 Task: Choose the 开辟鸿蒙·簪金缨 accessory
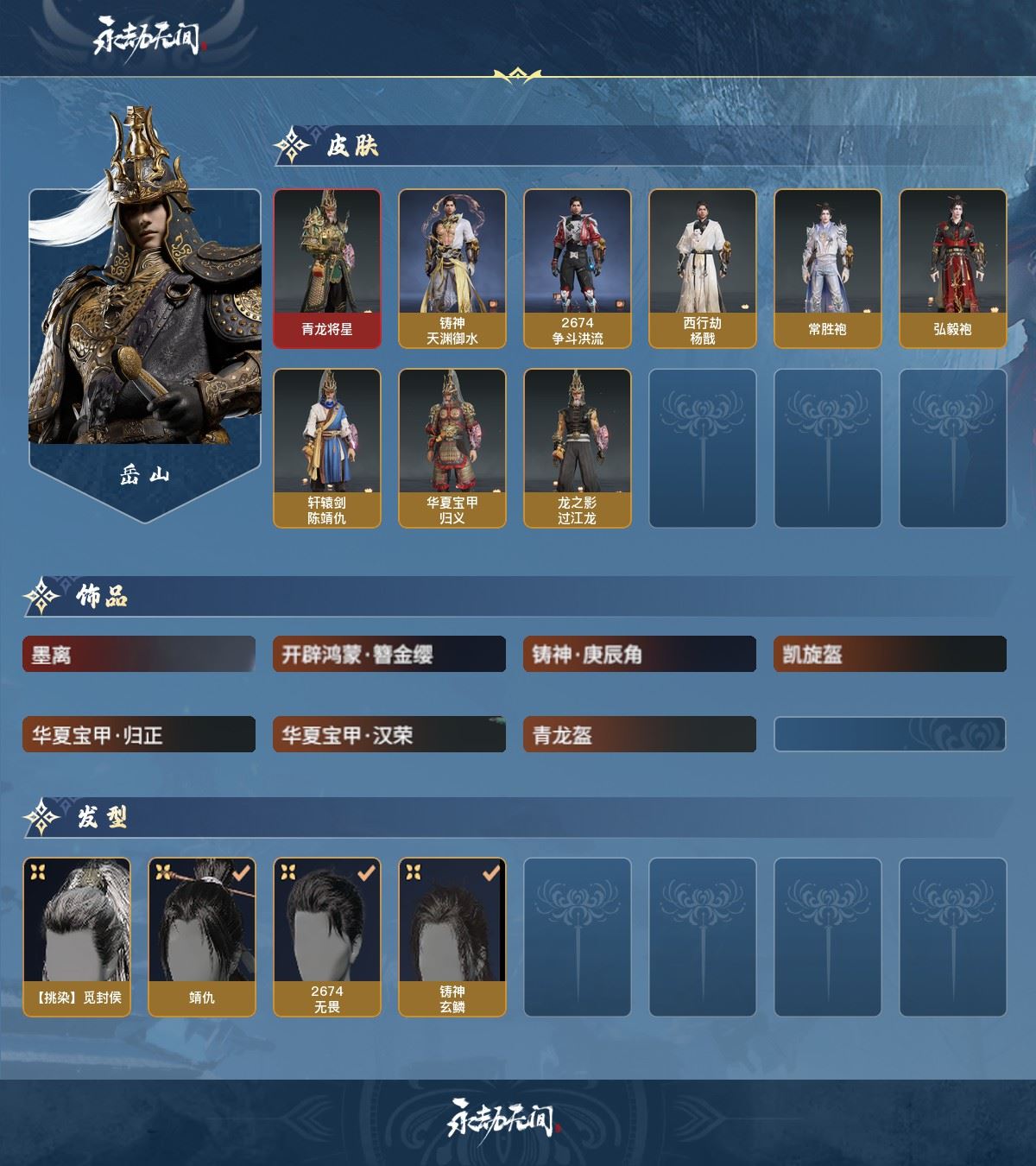388,655
